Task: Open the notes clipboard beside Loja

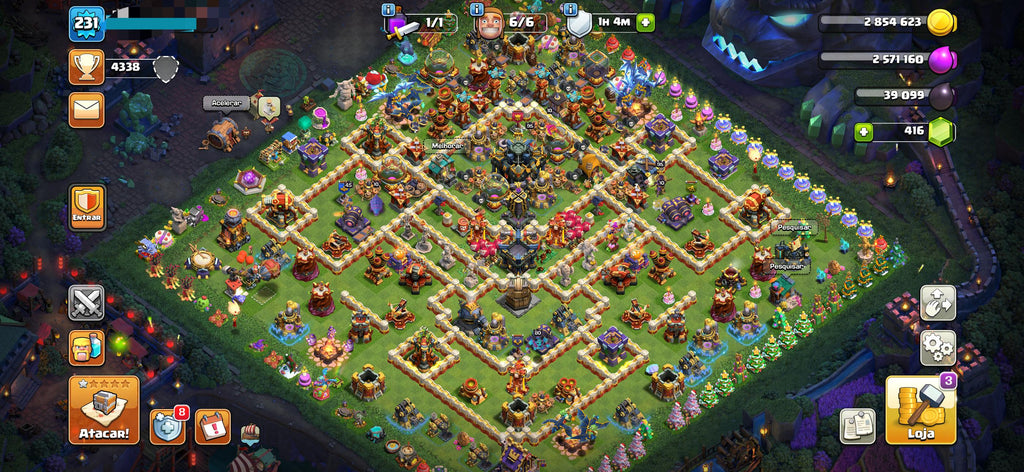Action: click(x=857, y=426)
